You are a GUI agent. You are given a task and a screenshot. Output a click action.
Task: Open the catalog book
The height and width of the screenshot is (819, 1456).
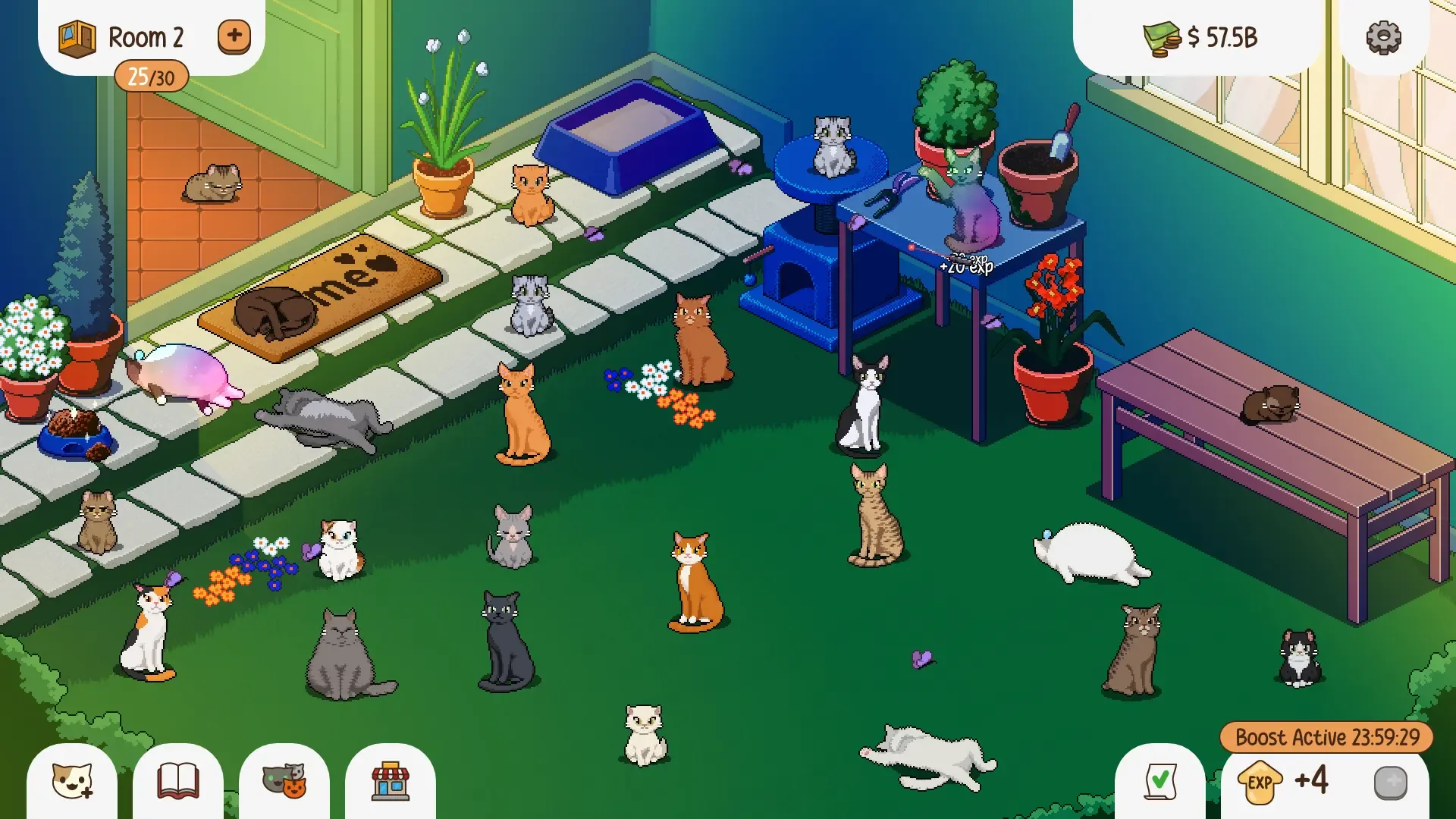177,783
